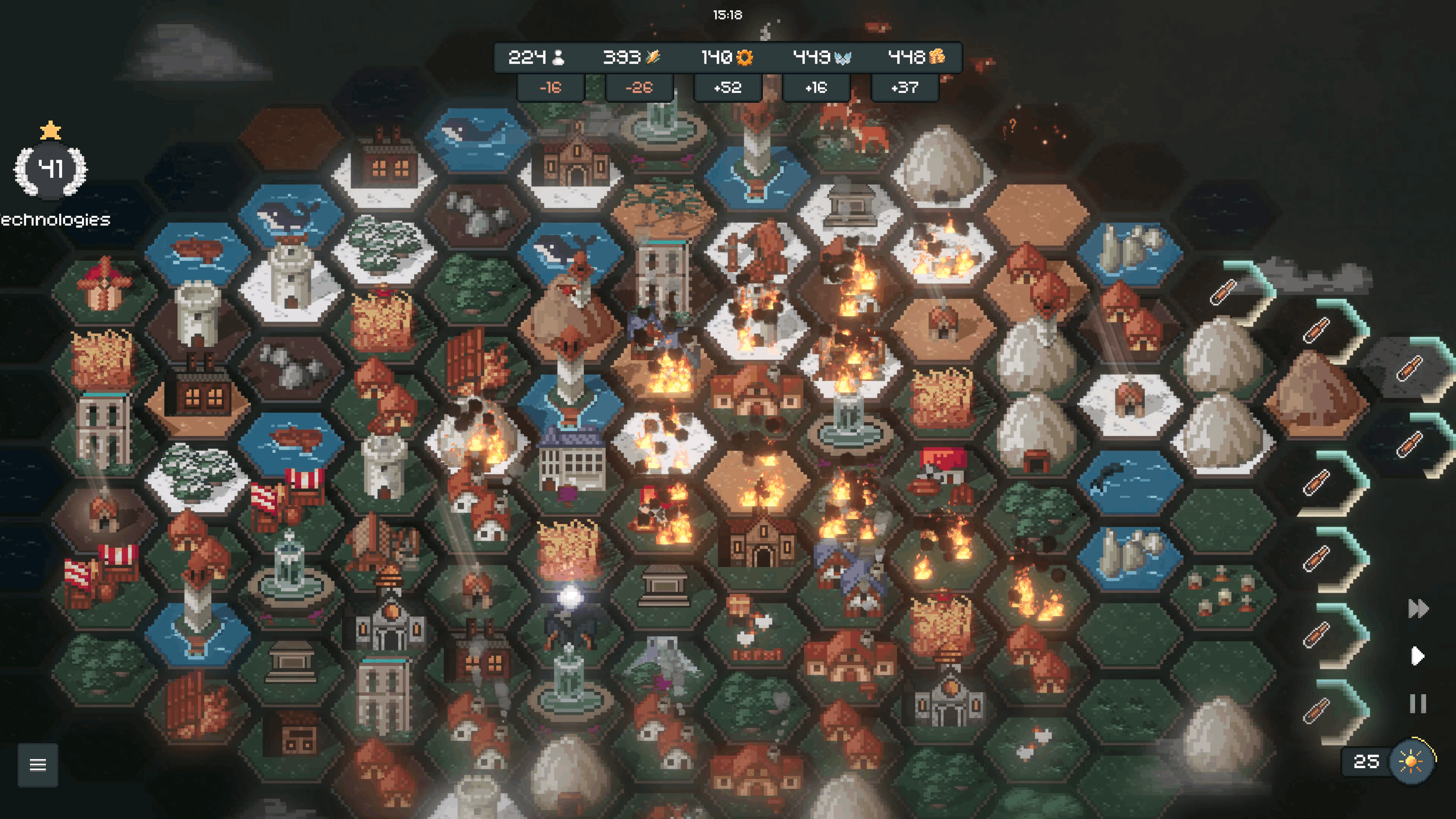Set game speed to fast forward
The image size is (1456, 819).
1418,609
